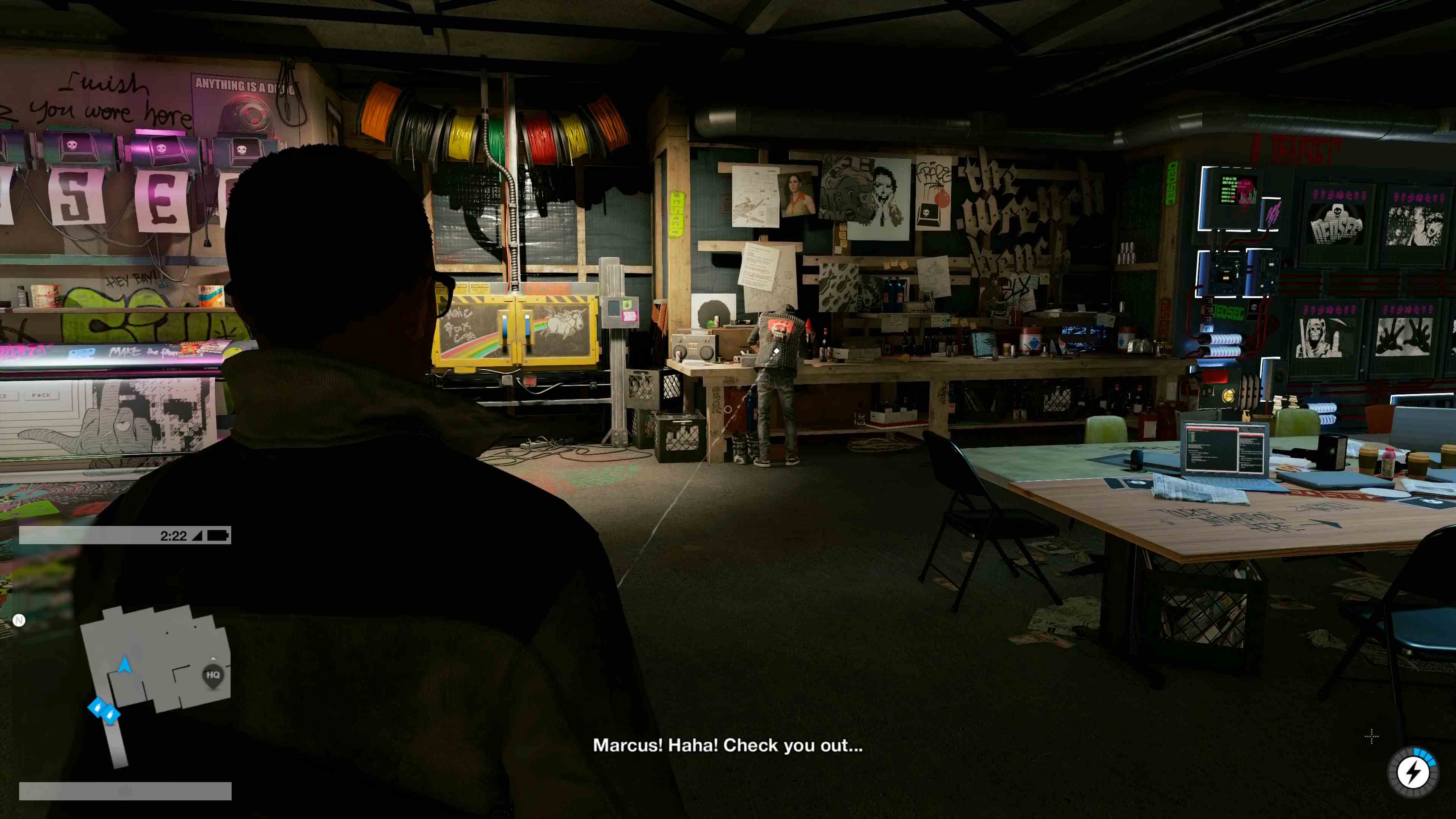Viewport: 1456px width, 819px height.
Task: Select the HQ location pin on the minimap
Action: click(213, 675)
